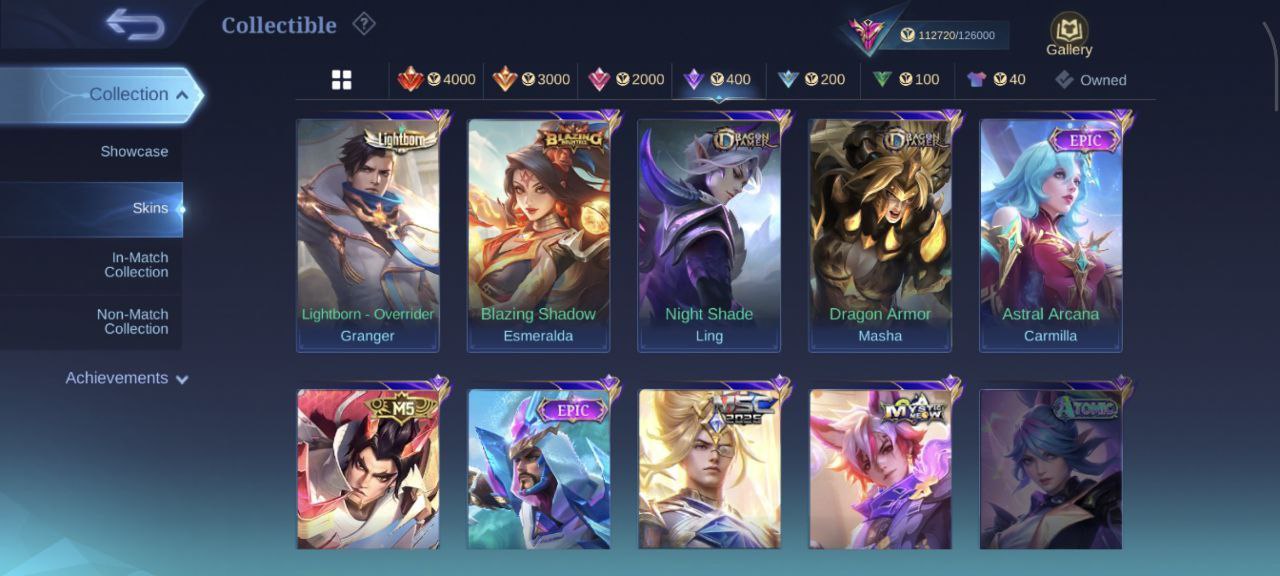
Task: Select the 200 tier filter
Action: coord(812,80)
